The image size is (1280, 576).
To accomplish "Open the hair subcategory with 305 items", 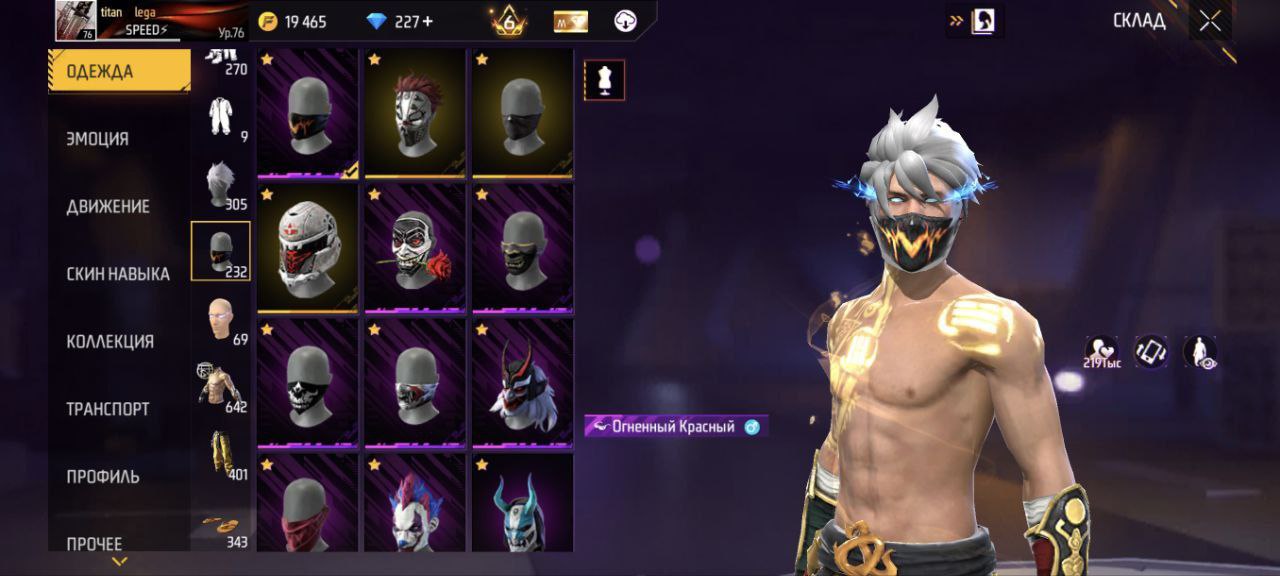I will coord(221,186).
